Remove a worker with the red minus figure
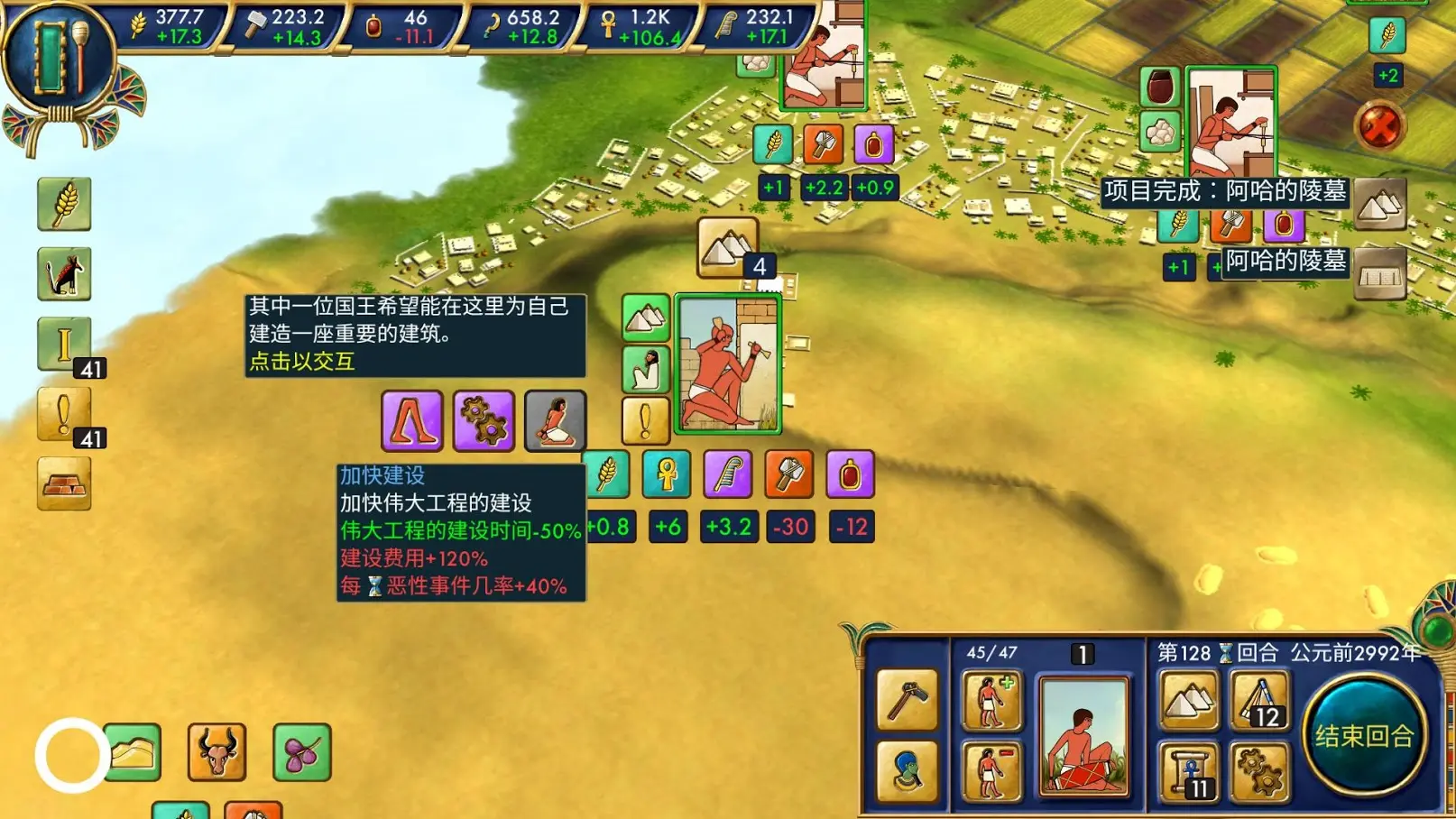This screenshot has width=1456, height=819. pos(991,766)
